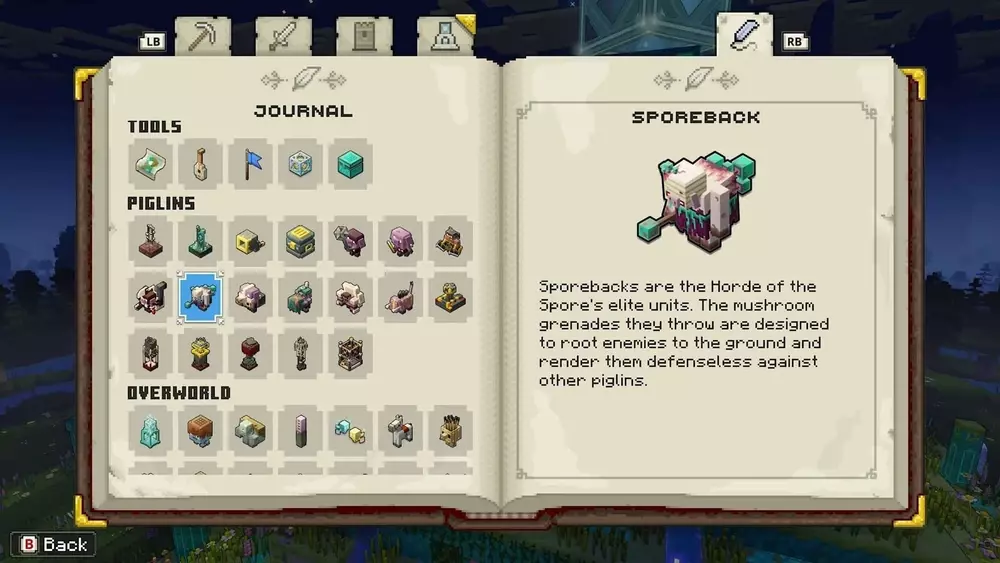The height and width of the screenshot is (563, 1000).
Task: Open the white llama Overworld entry
Action: (400, 430)
